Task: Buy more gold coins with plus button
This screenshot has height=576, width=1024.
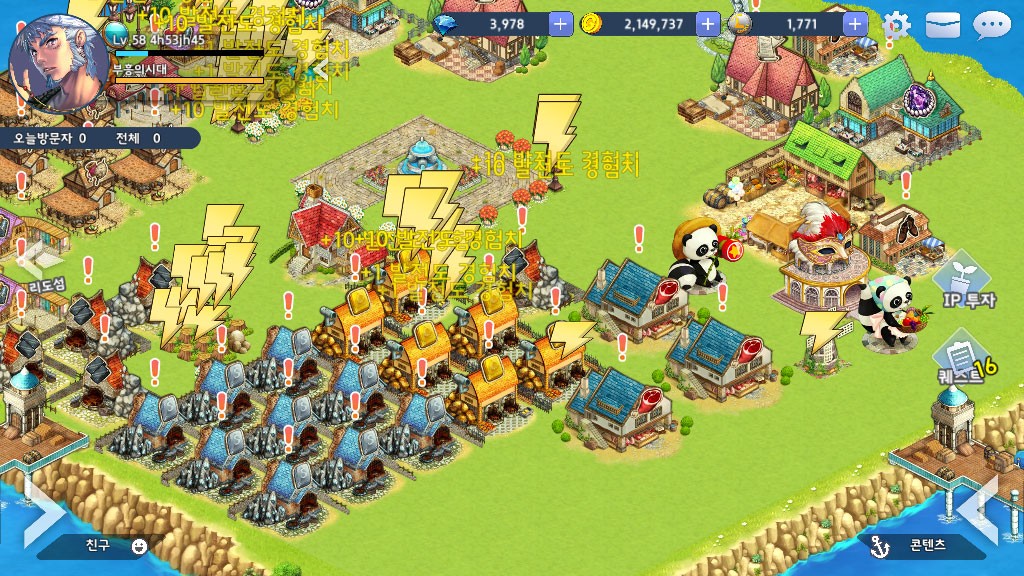Action: pos(708,23)
